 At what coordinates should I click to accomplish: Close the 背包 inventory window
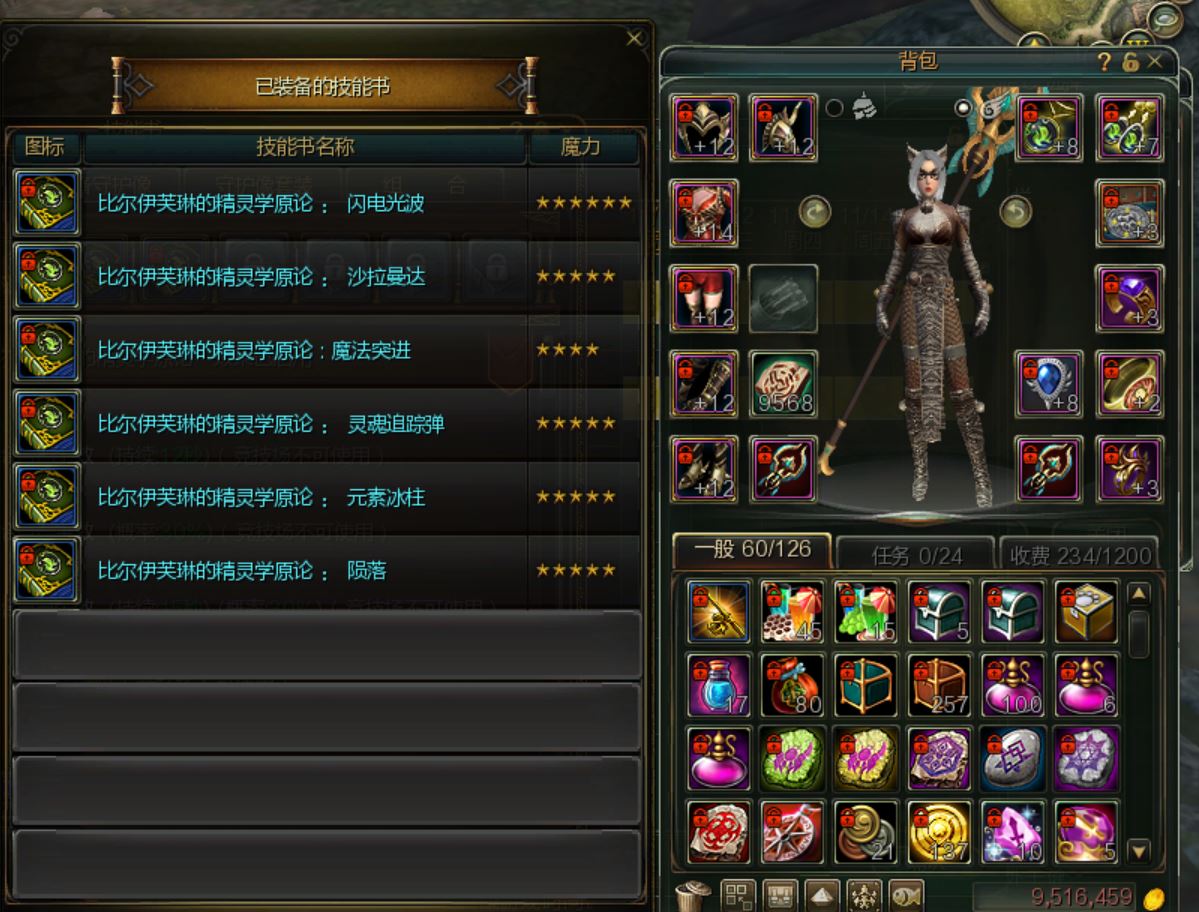[1155, 61]
